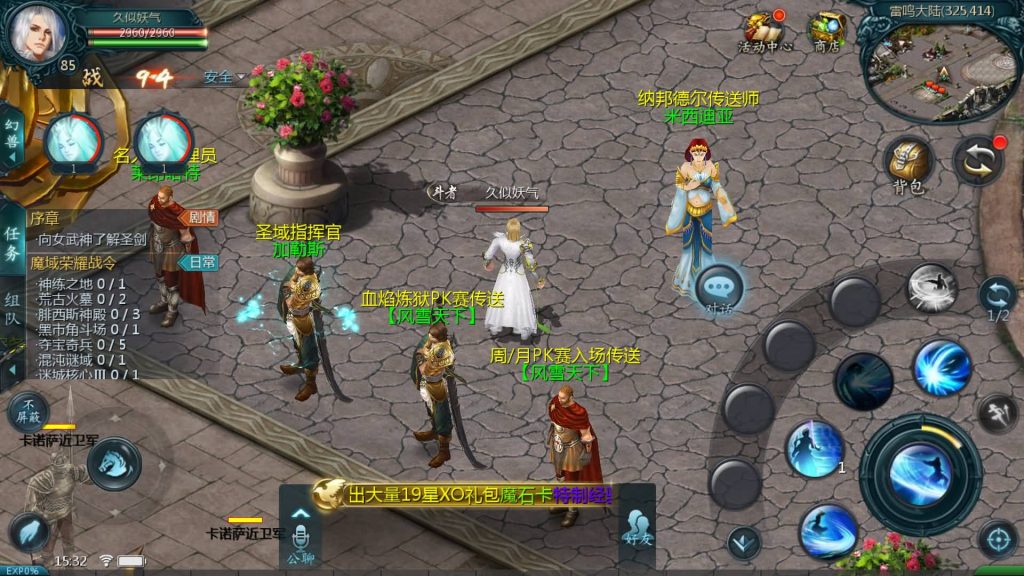This screenshot has height=576, width=1024.
Task: Tap the mount horse icon
Action: [113, 463]
